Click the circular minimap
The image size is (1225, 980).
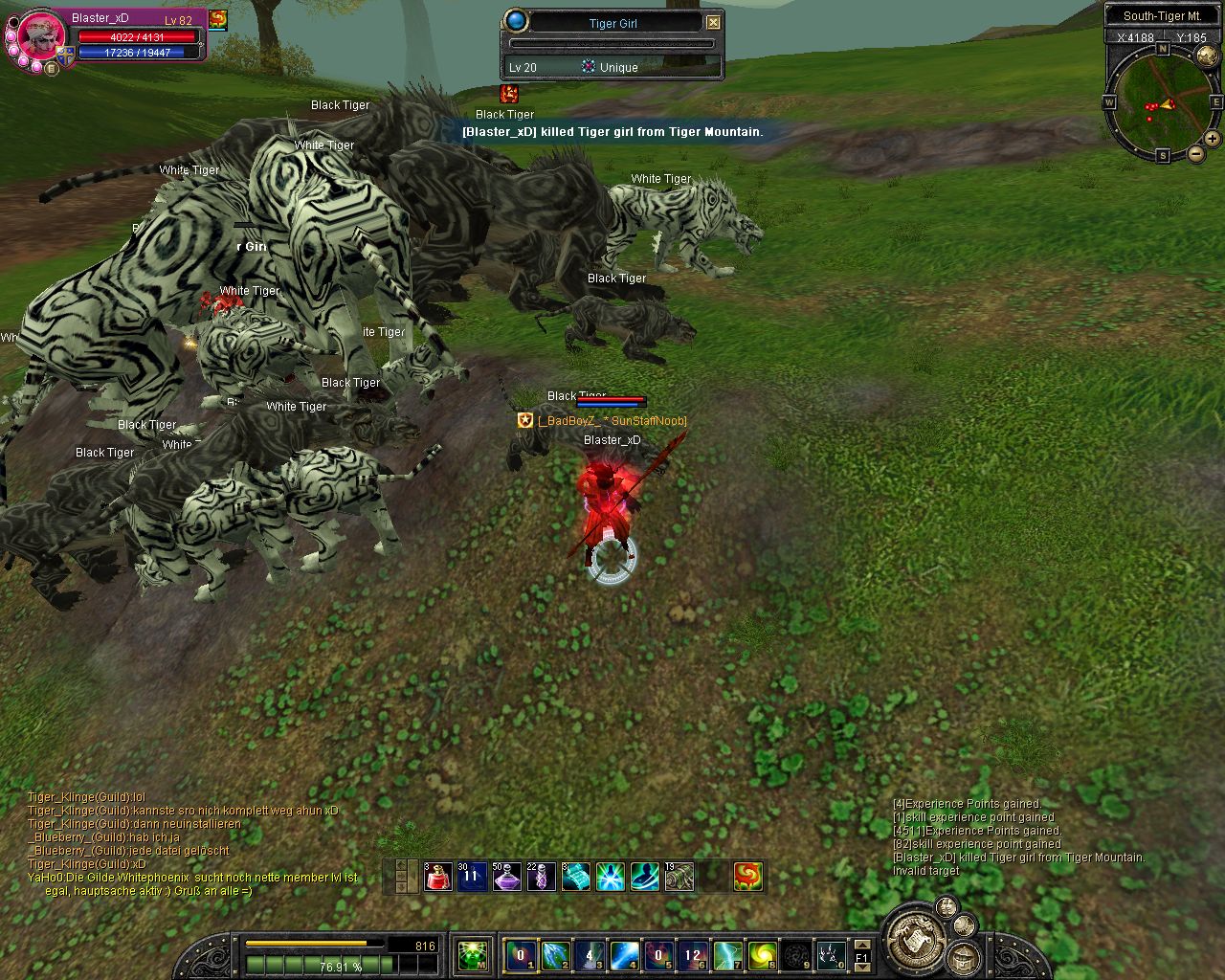(1162, 100)
